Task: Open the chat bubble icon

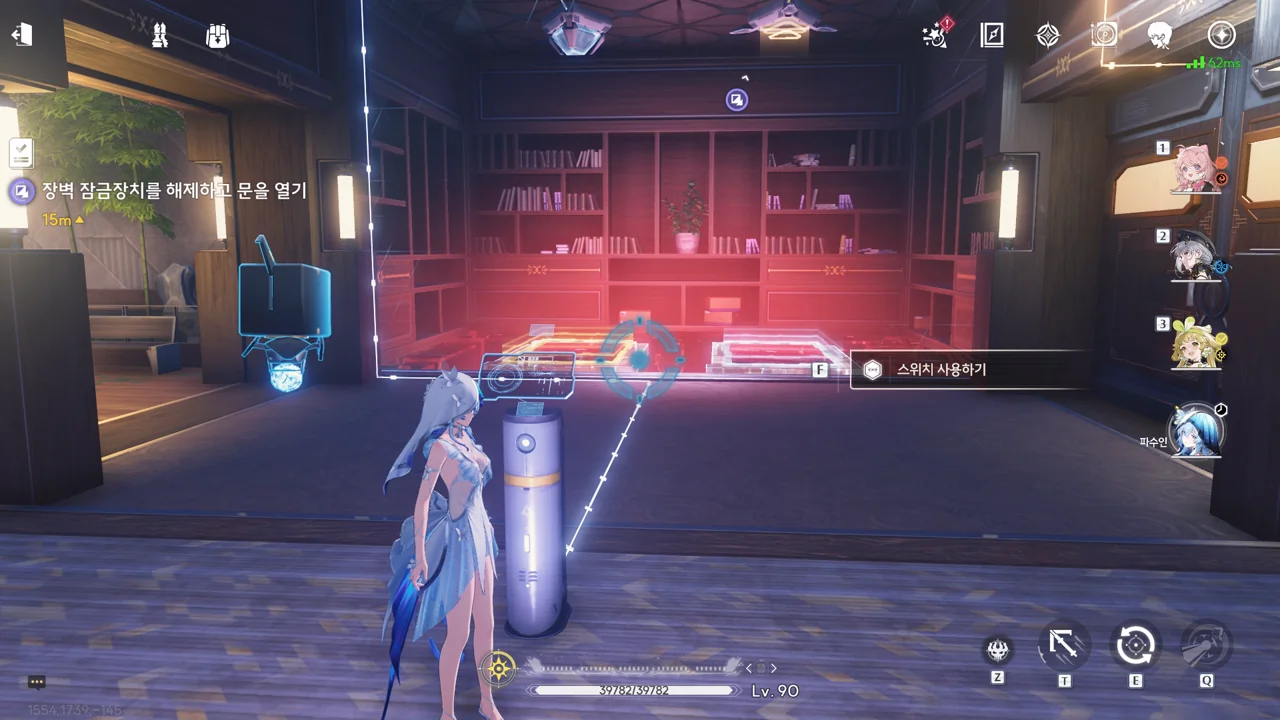Action: [x=37, y=682]
